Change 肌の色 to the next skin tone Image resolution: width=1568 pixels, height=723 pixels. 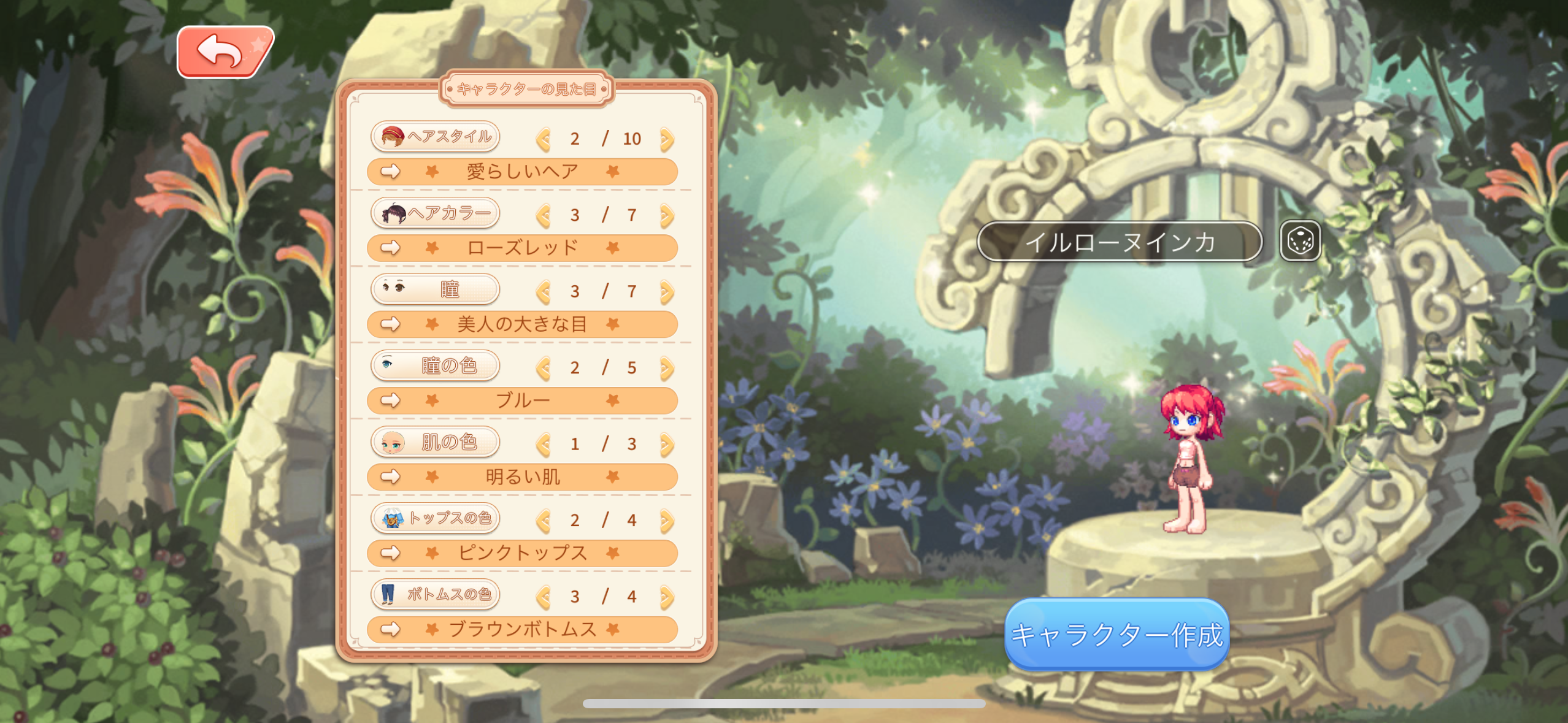pyautogui.click(x=667, y=444)
